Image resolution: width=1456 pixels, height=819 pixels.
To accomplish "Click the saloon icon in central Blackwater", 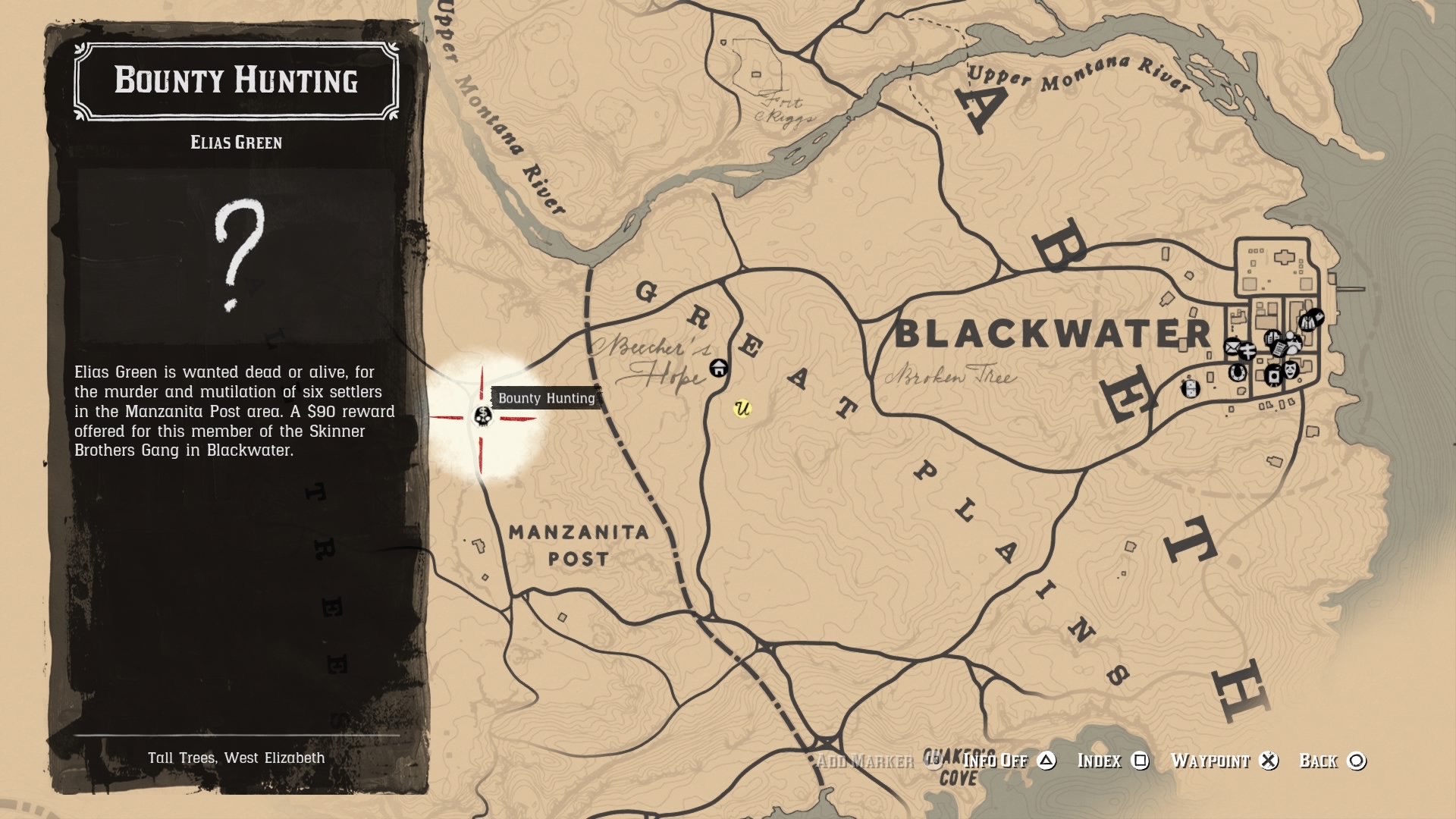I will point(1272,336).
